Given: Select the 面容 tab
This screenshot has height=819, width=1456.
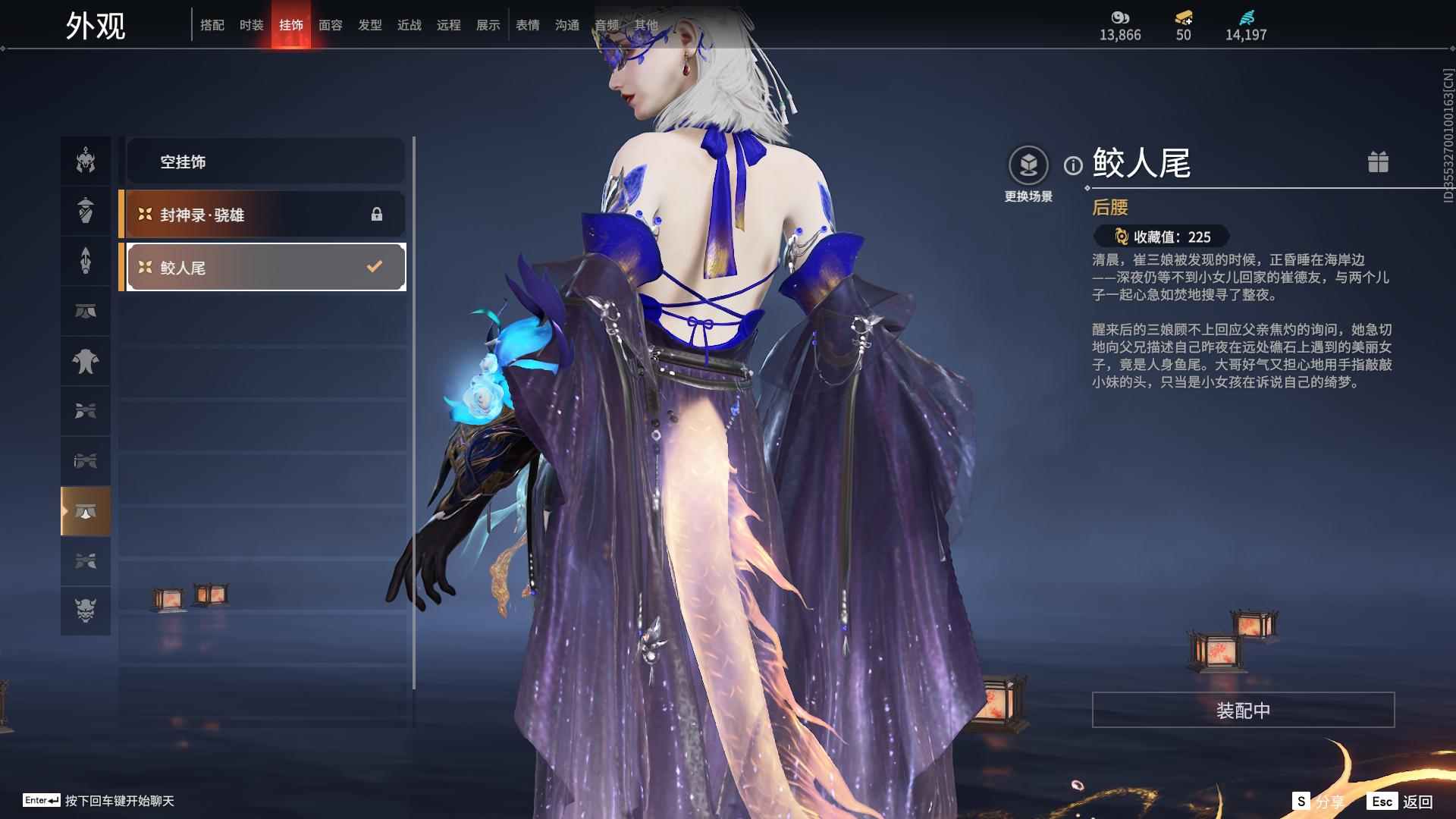Looking at the screenshot, I should click(331, 26).
